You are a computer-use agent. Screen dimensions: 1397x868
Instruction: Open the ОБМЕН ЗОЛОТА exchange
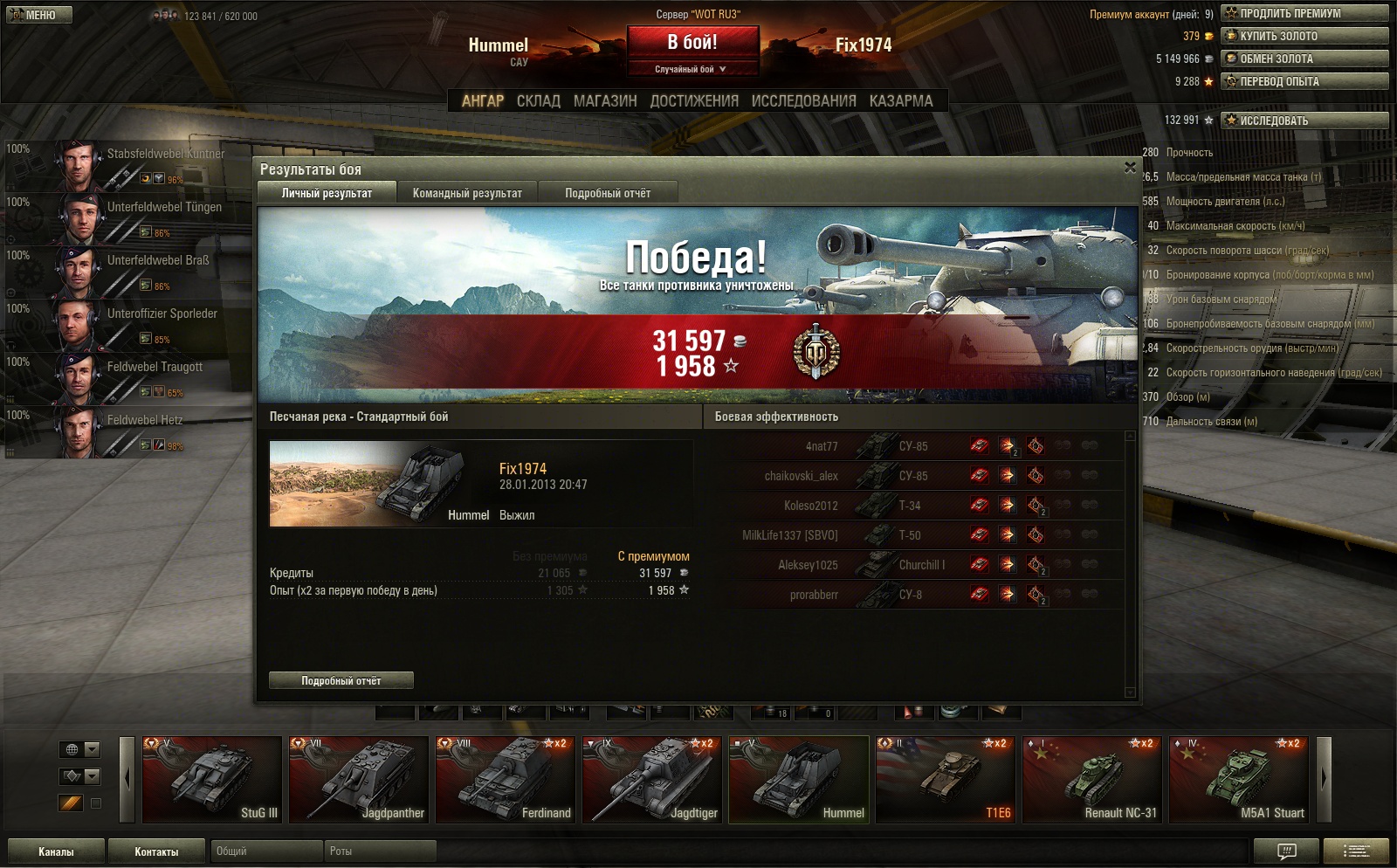1304,59
